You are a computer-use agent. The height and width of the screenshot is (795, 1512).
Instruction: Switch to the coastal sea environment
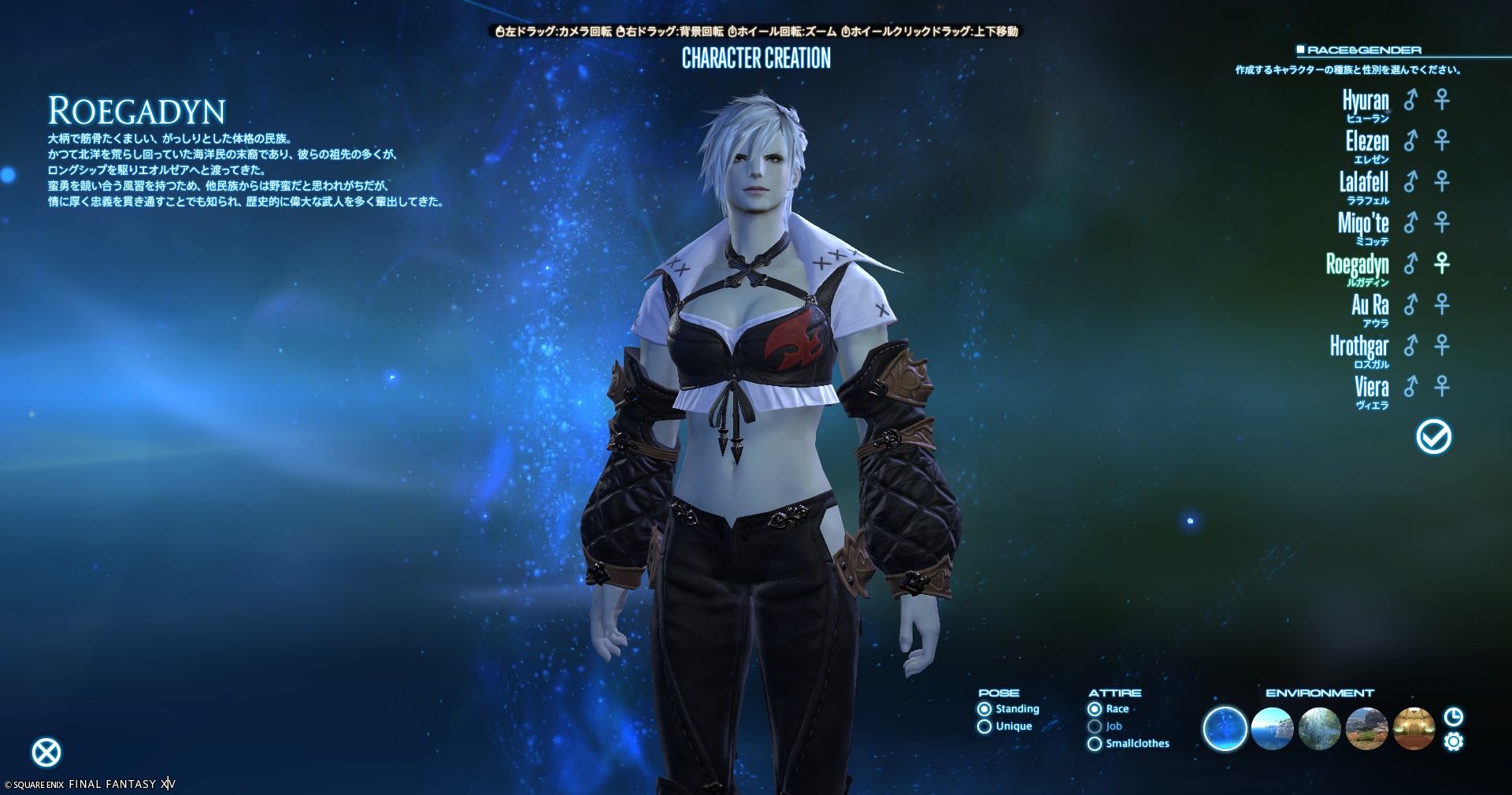point(1272,729)
